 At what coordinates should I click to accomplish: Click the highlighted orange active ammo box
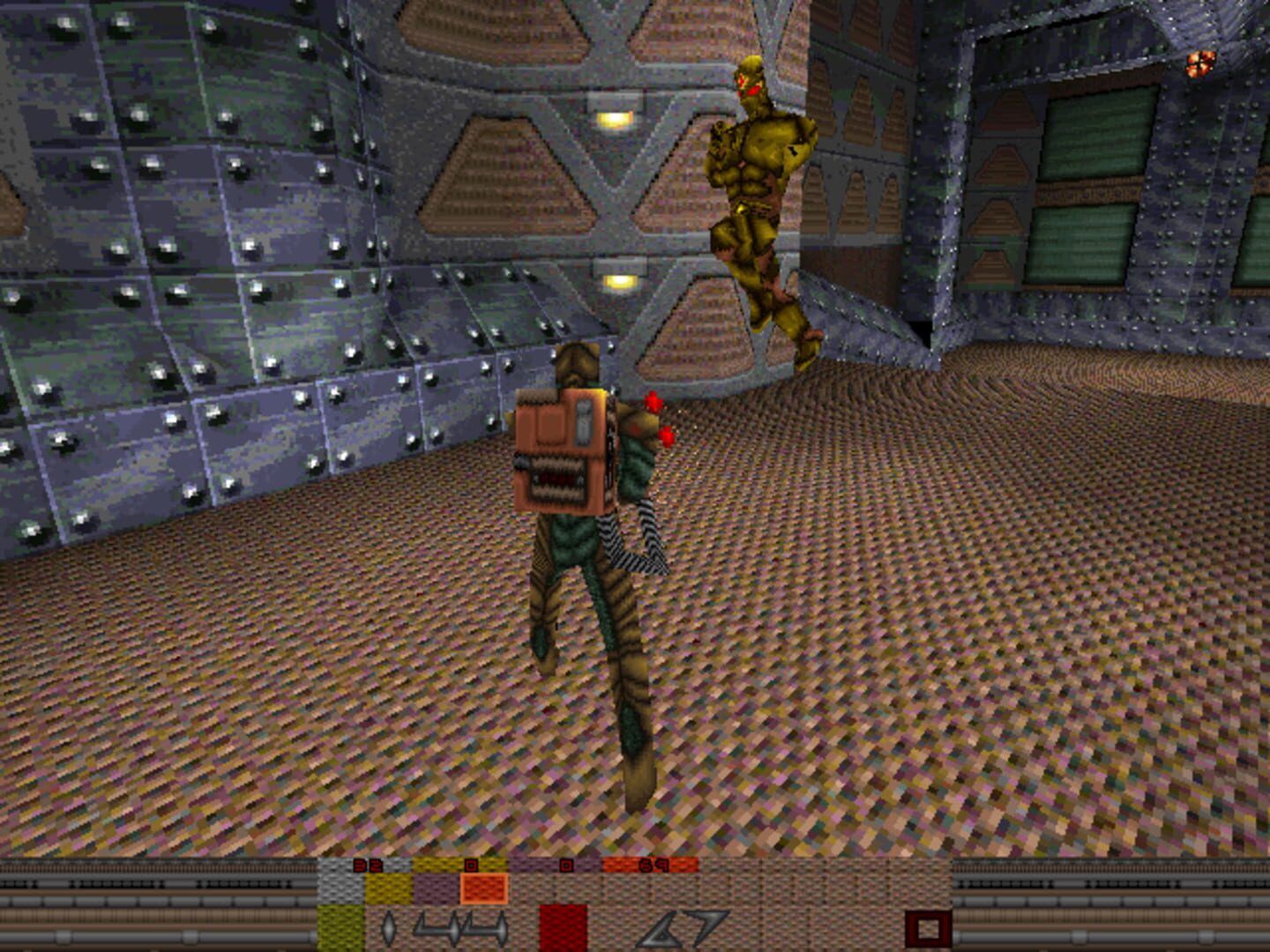(483, 889)
